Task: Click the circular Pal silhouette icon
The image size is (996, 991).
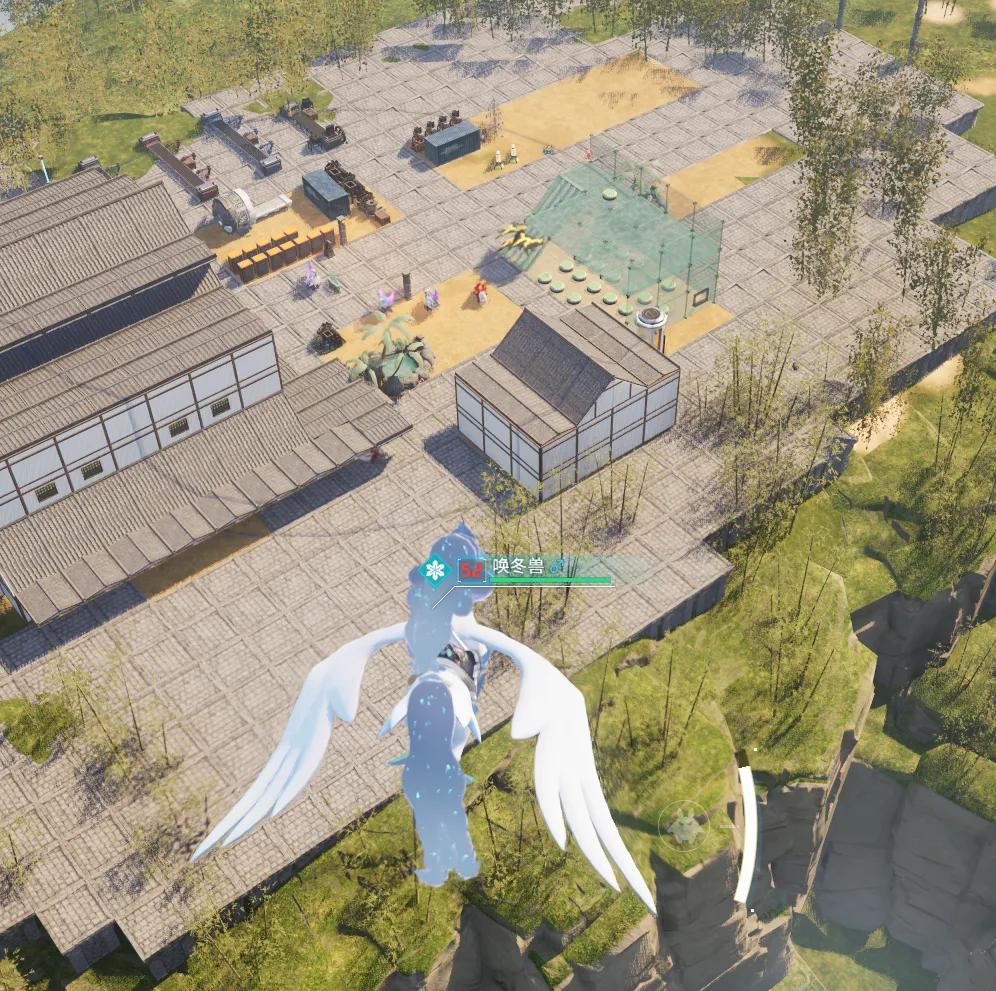Action: [x=684, y=825]
